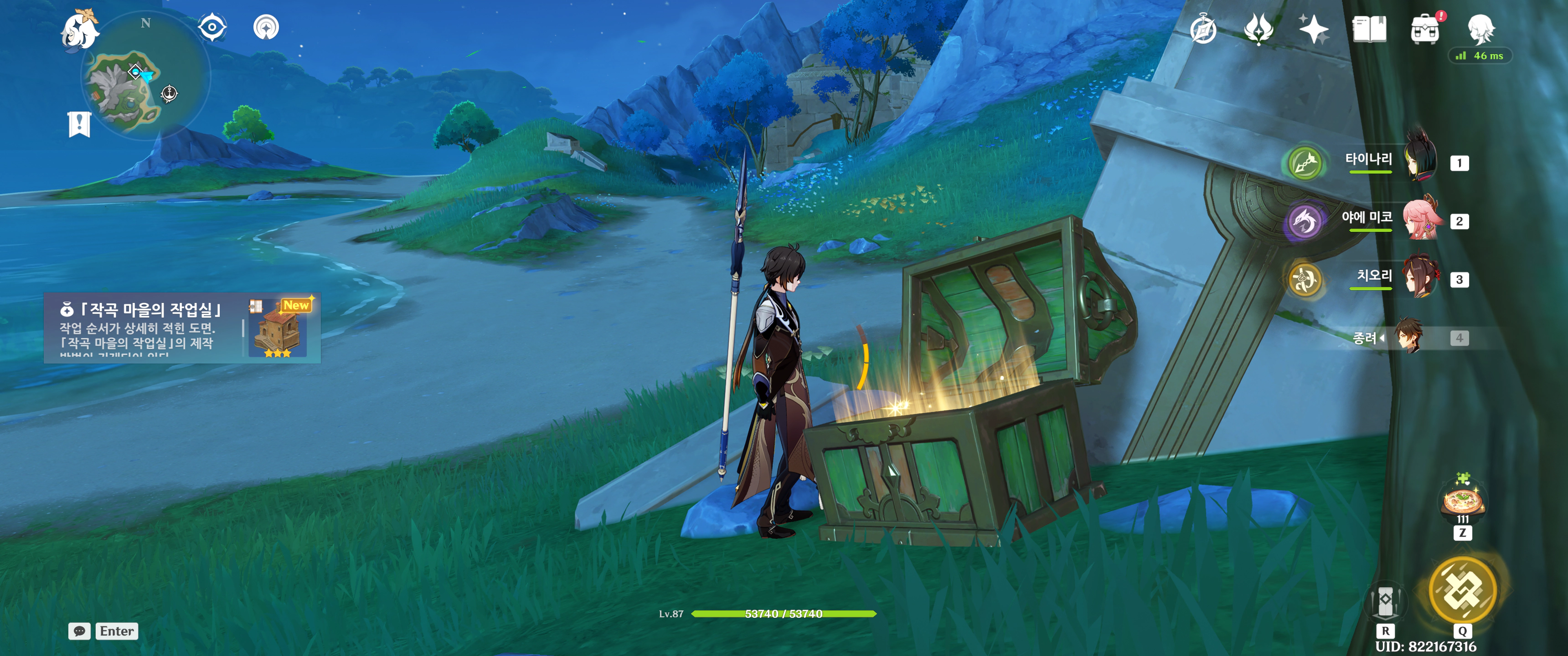Open the events flame-shaped icon

(x=1258, y=29)
